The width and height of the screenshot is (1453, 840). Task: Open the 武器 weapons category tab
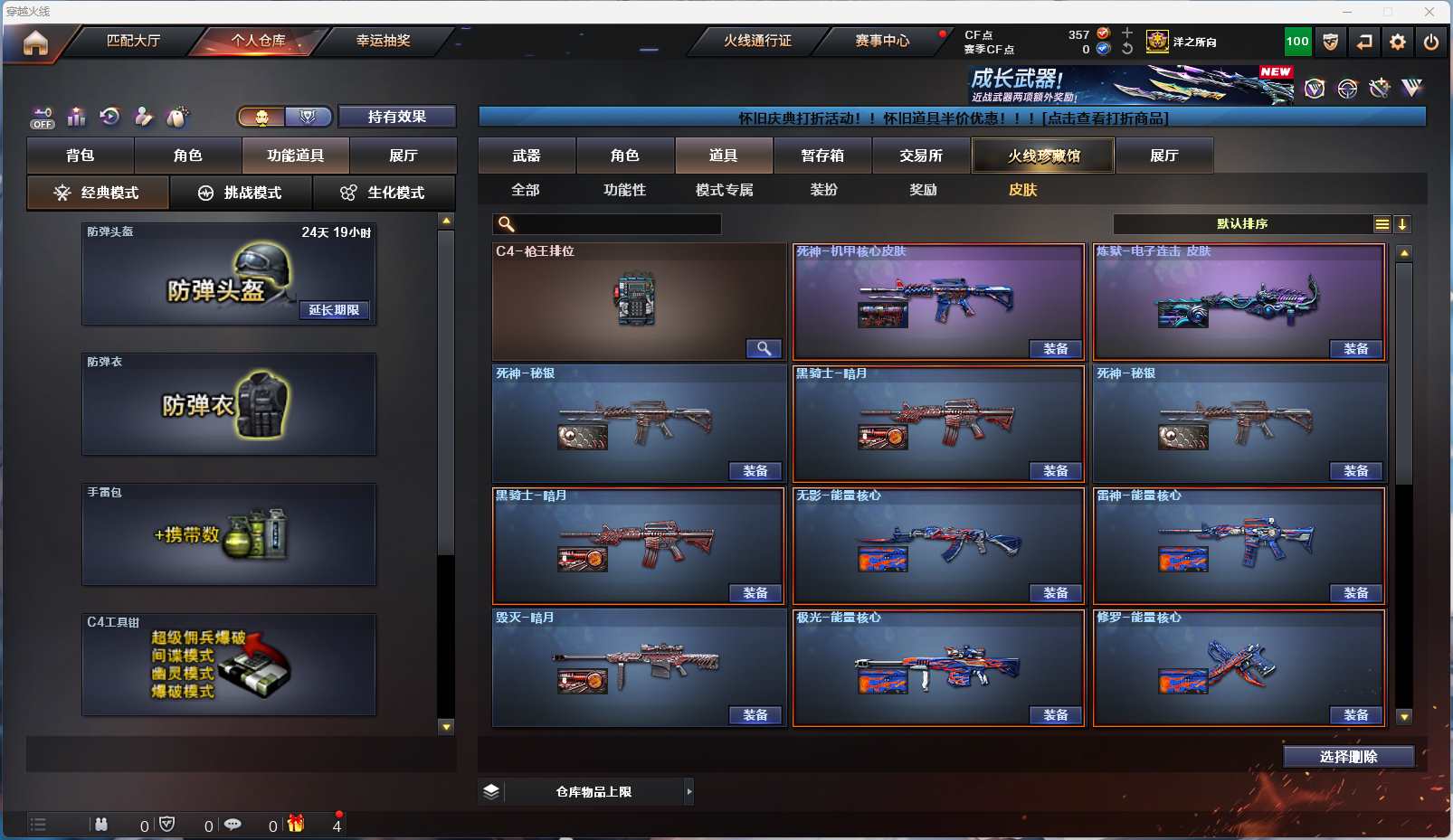pos(527,156)
